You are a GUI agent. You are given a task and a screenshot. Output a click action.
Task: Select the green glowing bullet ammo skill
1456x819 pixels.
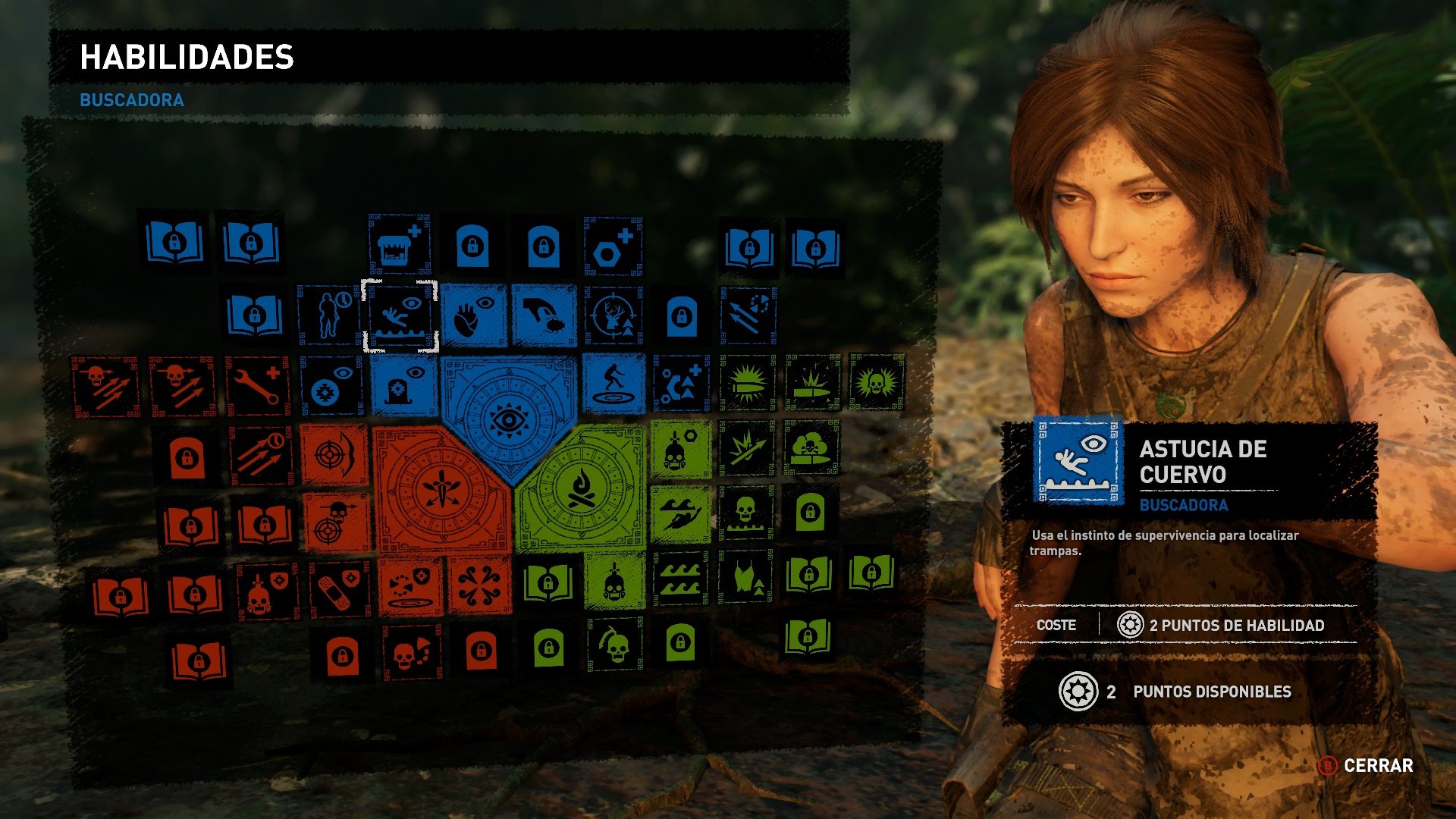click(748, 385)
